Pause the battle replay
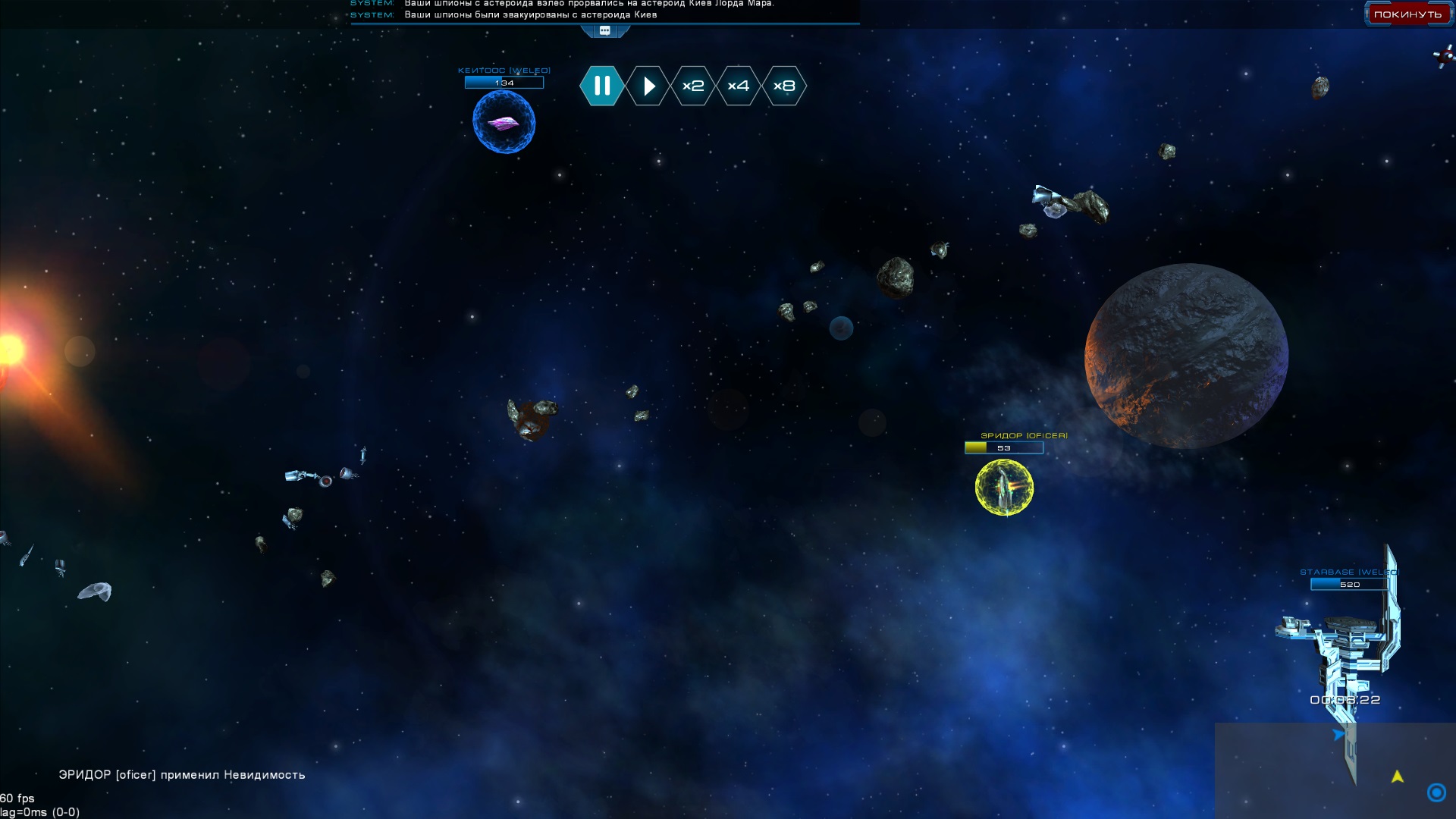 602,86
